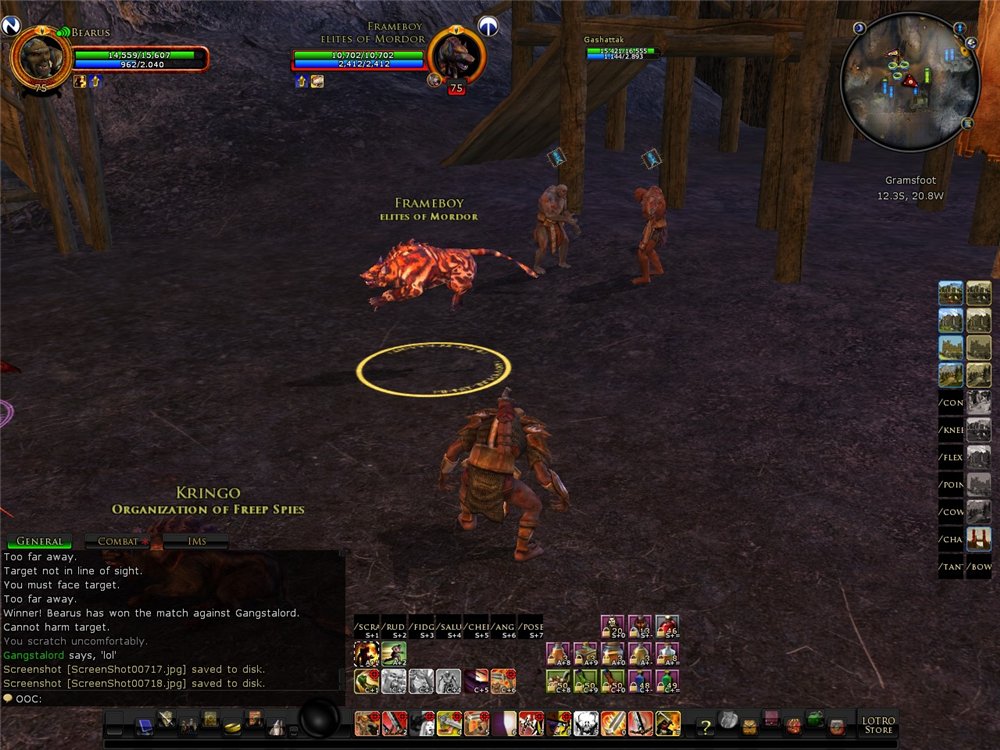The width and height of the screenshot is (1000, 750).
Task: Use the /kneel emote shortcut
Action: tap(951, 430)
